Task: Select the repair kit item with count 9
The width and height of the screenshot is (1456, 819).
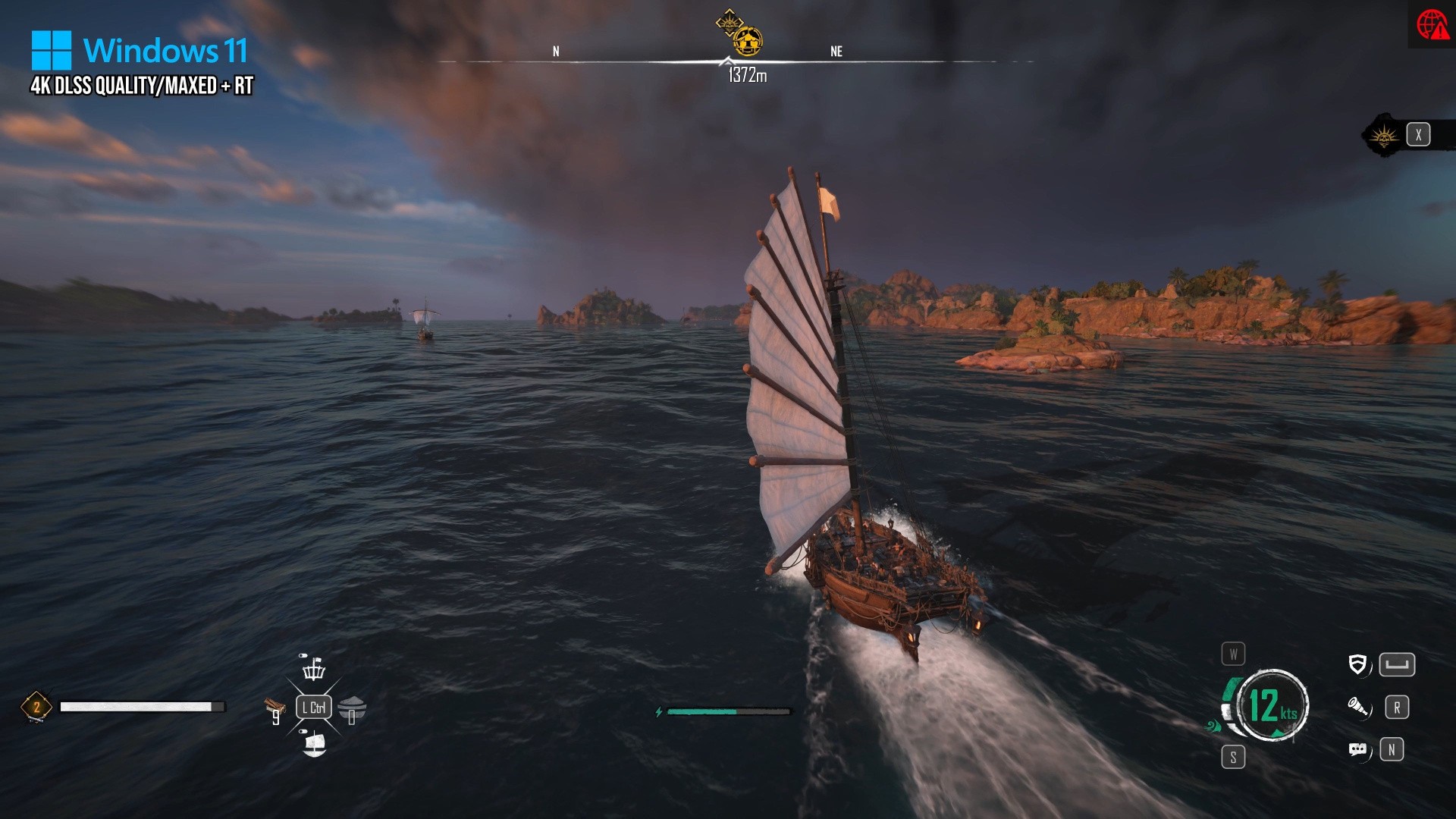Action: coord(275,710)
